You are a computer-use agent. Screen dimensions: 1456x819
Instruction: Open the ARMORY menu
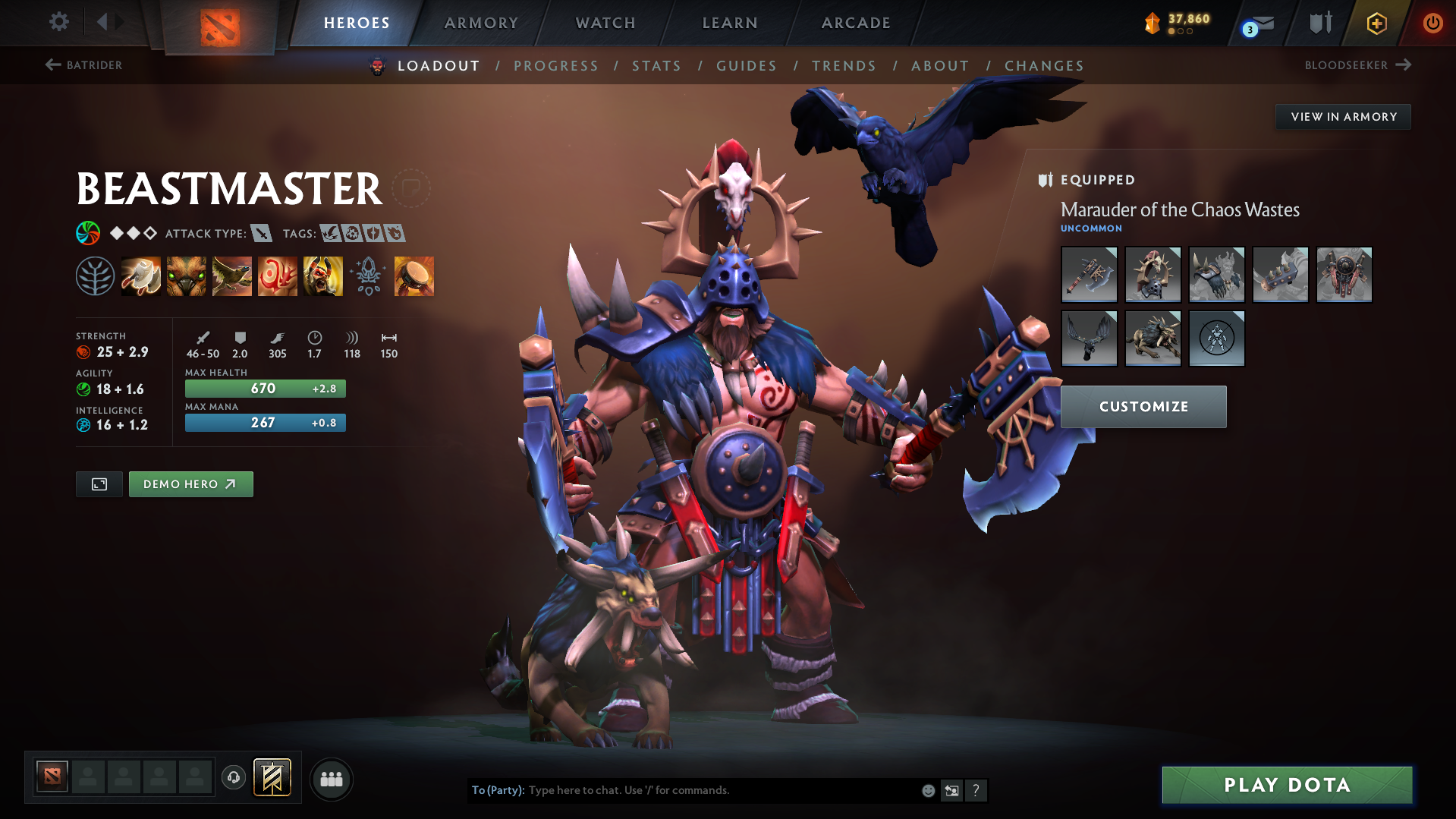(x=481, y=23)
